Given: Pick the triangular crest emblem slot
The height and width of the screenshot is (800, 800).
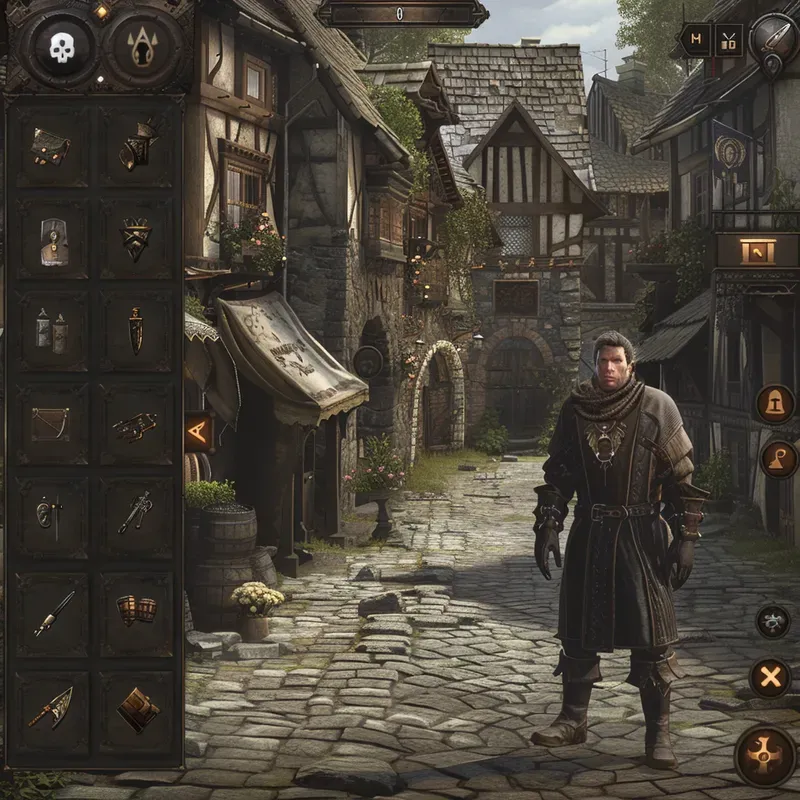Looking at the screenshot, I should (x=137, y=238).
